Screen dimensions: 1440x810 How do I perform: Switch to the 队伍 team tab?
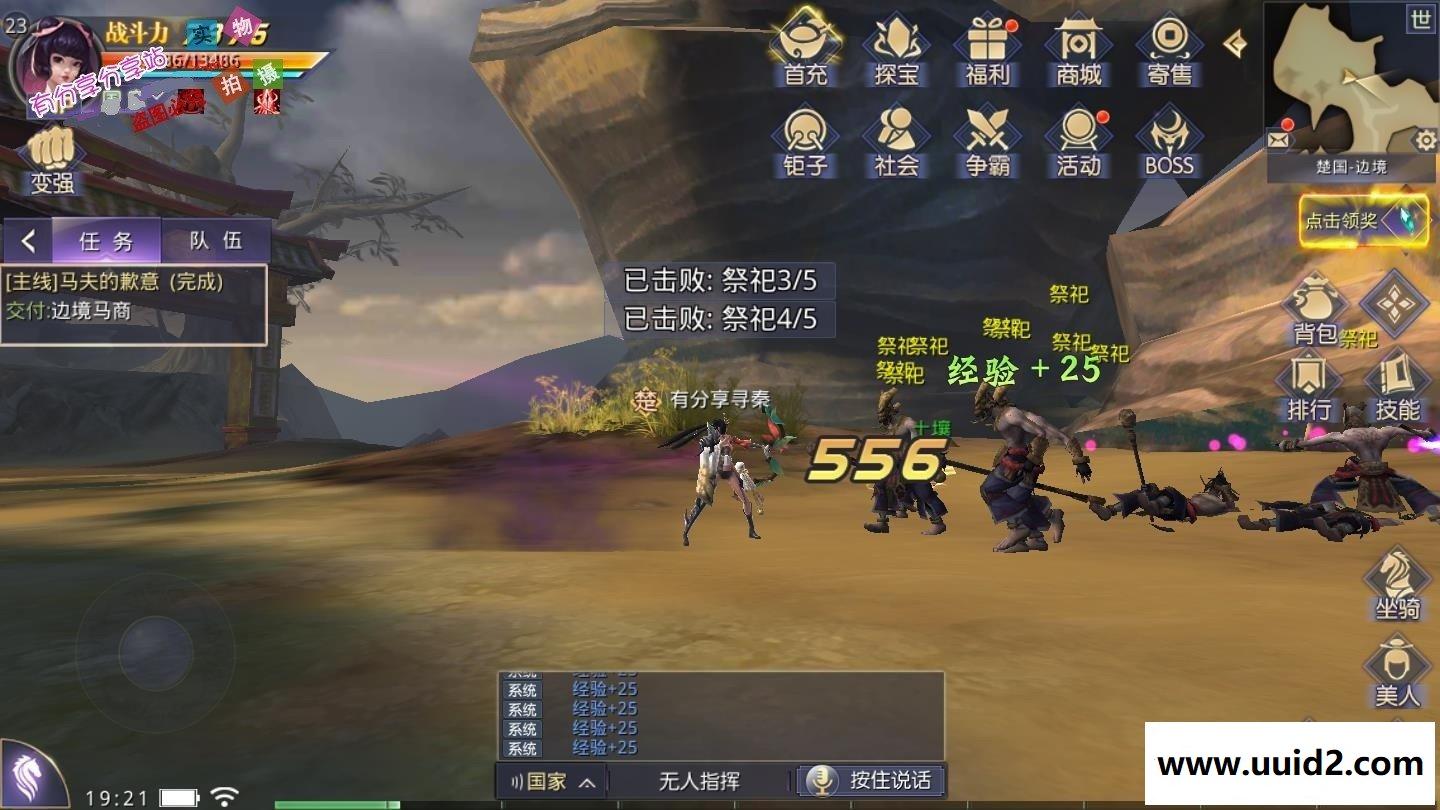click(218, 240)
